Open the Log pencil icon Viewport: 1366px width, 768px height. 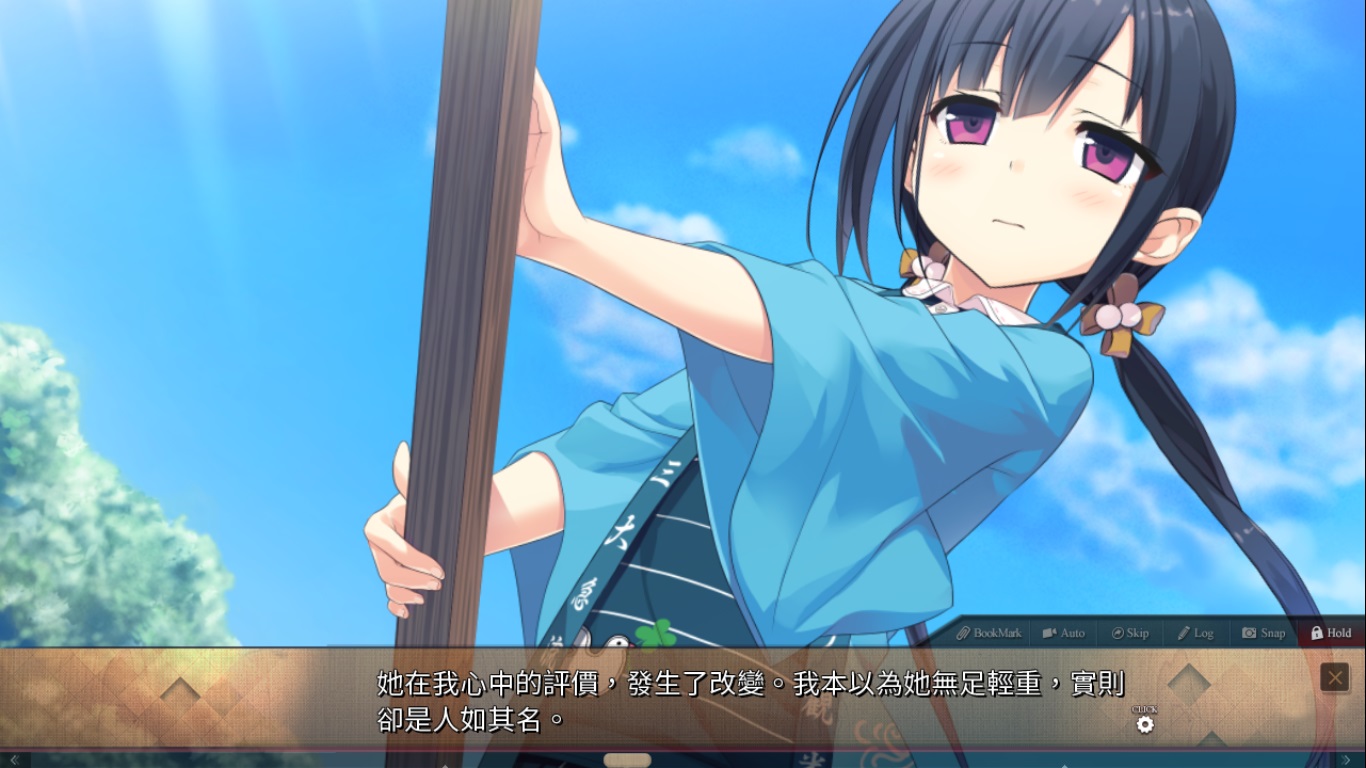(1183, 632)
